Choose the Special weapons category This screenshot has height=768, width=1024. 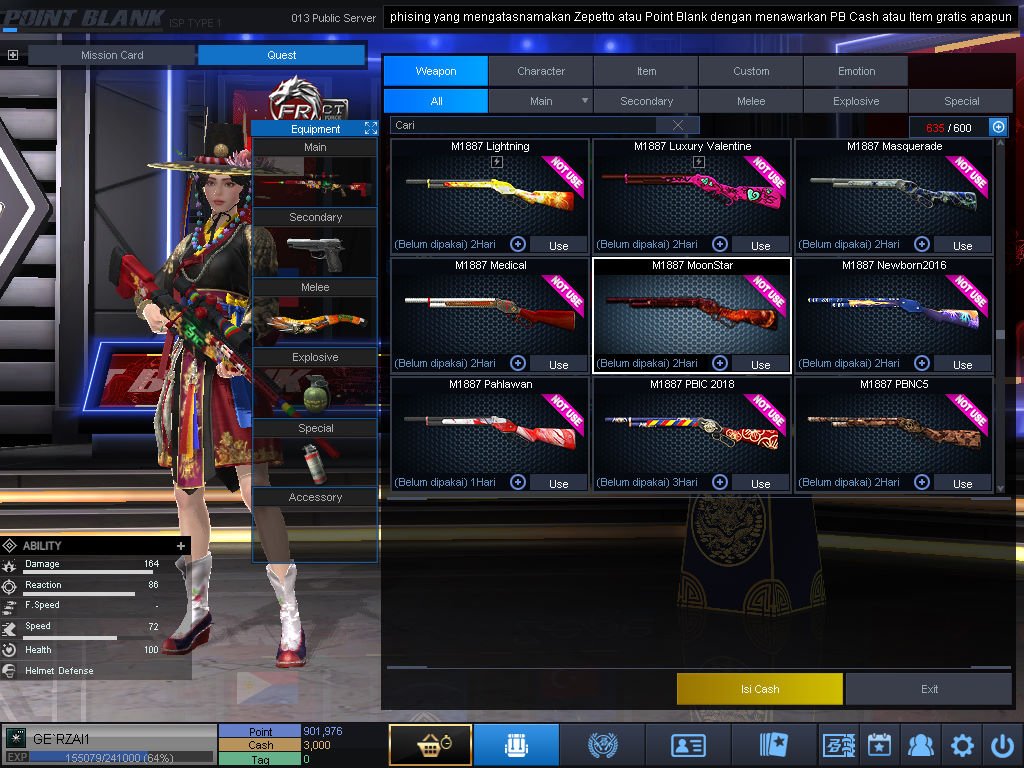click(961, 101)
